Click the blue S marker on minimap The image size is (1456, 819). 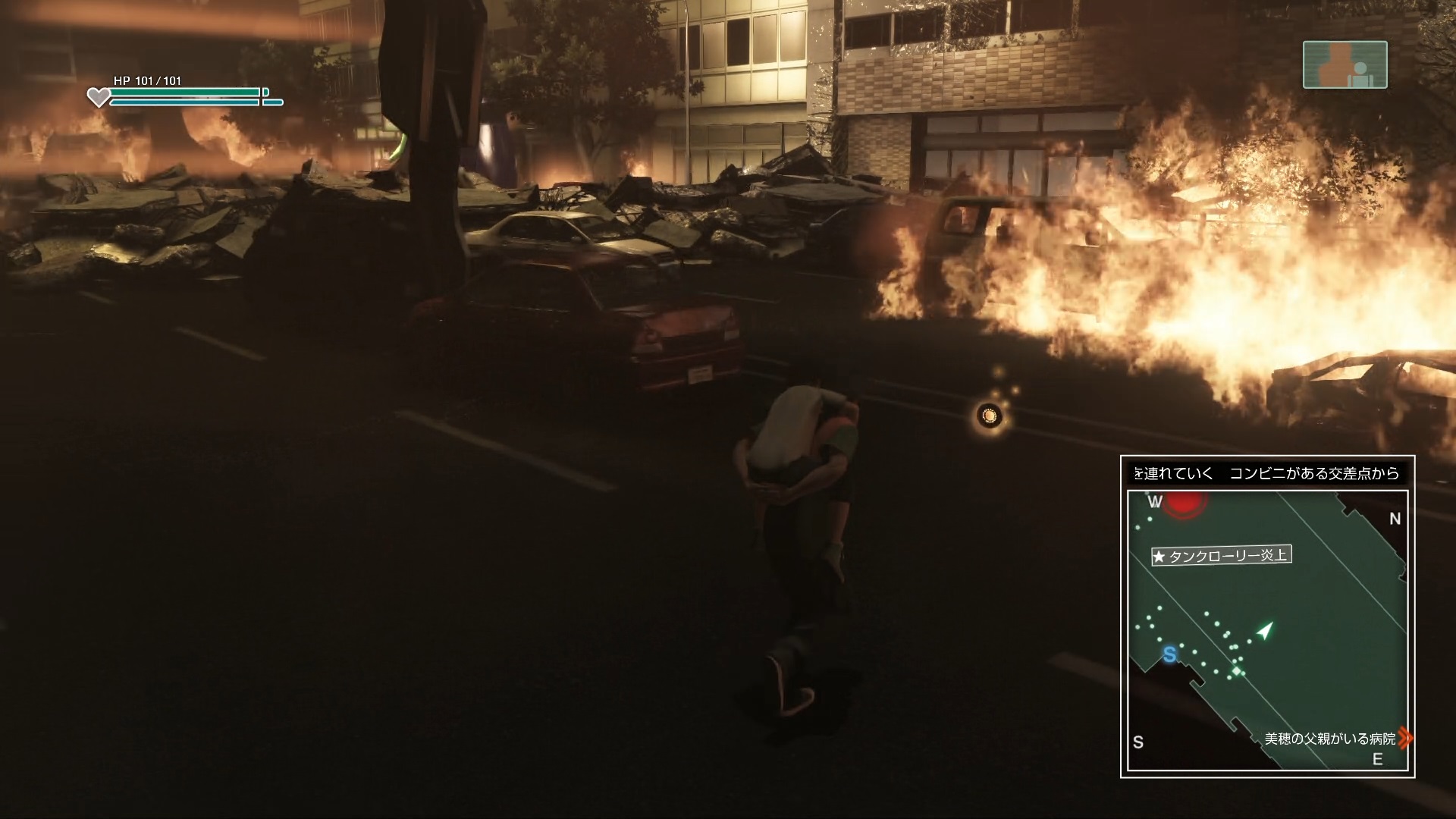1169,654
